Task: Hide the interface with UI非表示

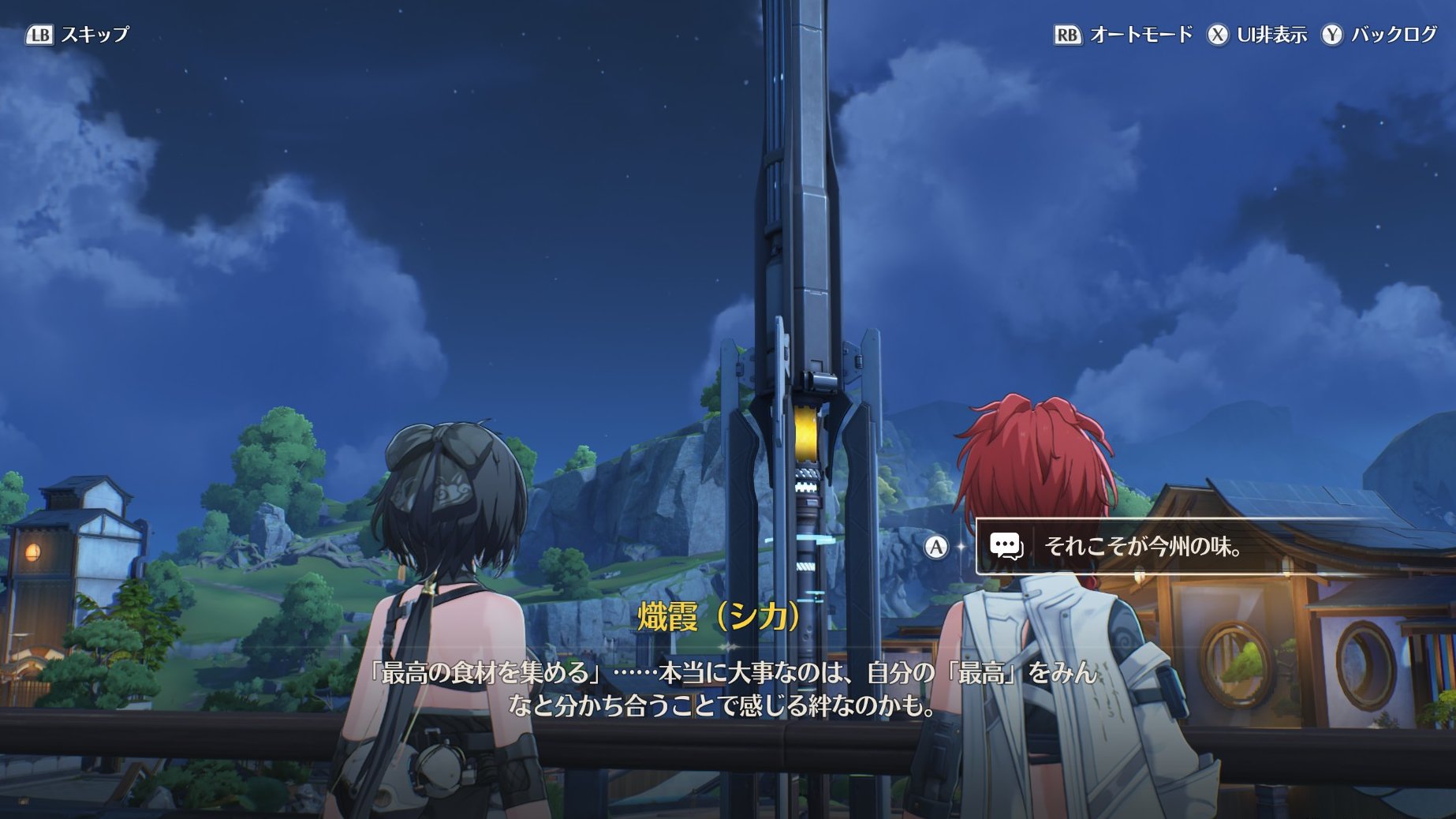Action: [x=1257, y=35]
